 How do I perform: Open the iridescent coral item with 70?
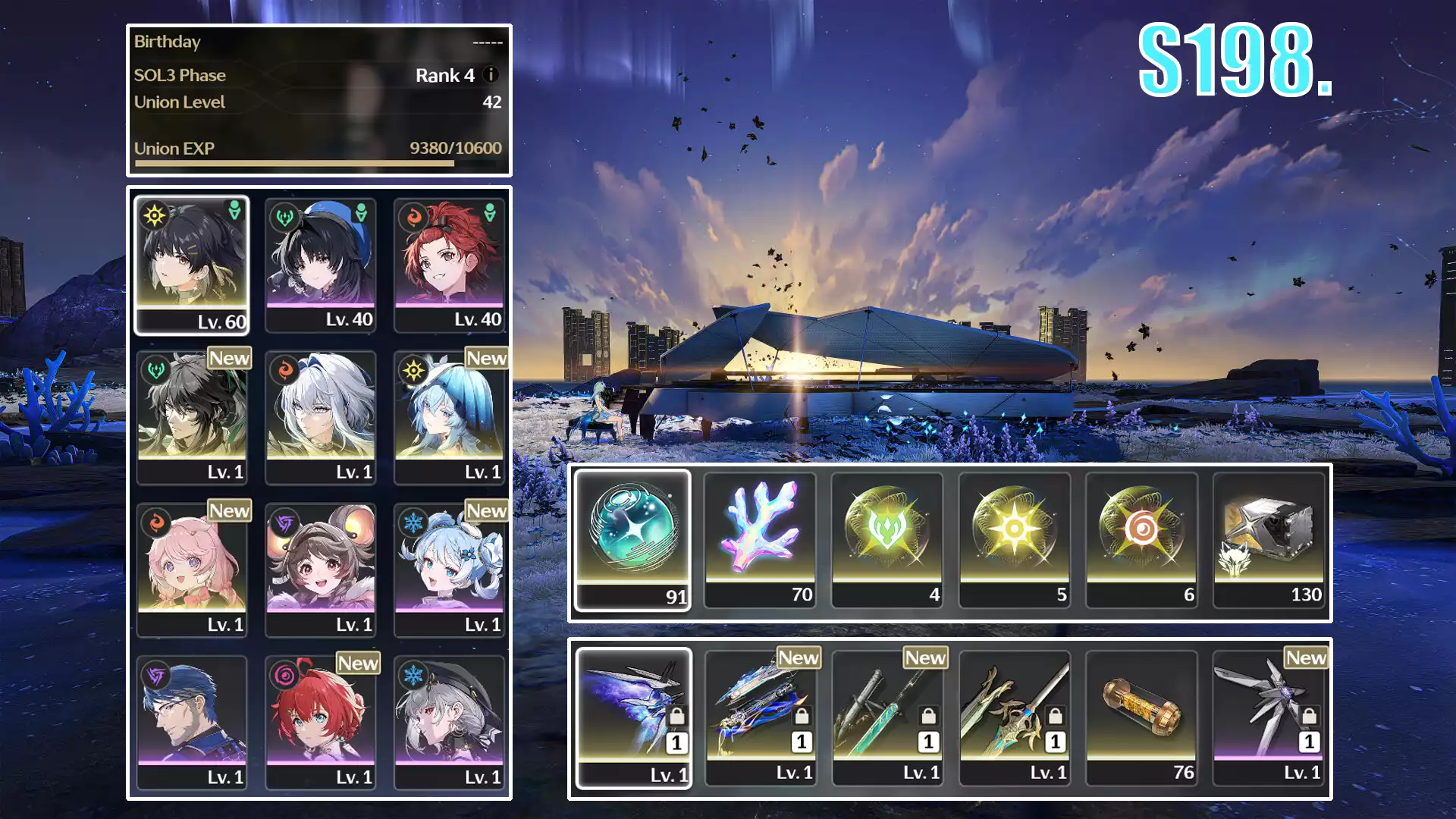760,540
